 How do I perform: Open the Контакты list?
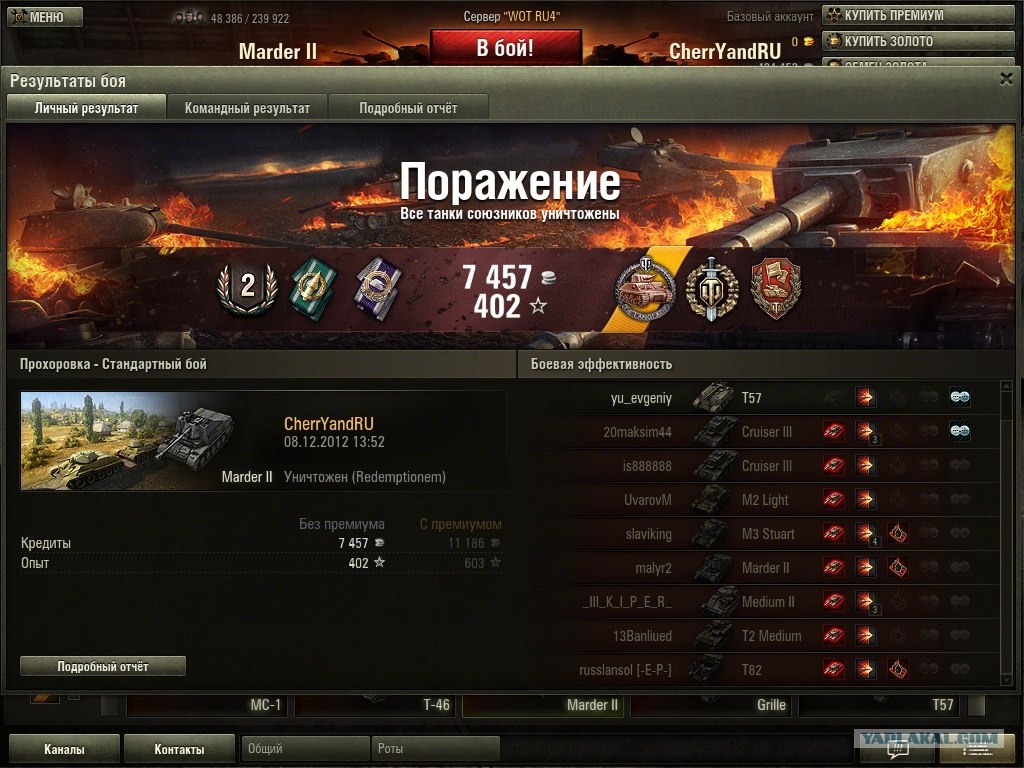(180, 749)
